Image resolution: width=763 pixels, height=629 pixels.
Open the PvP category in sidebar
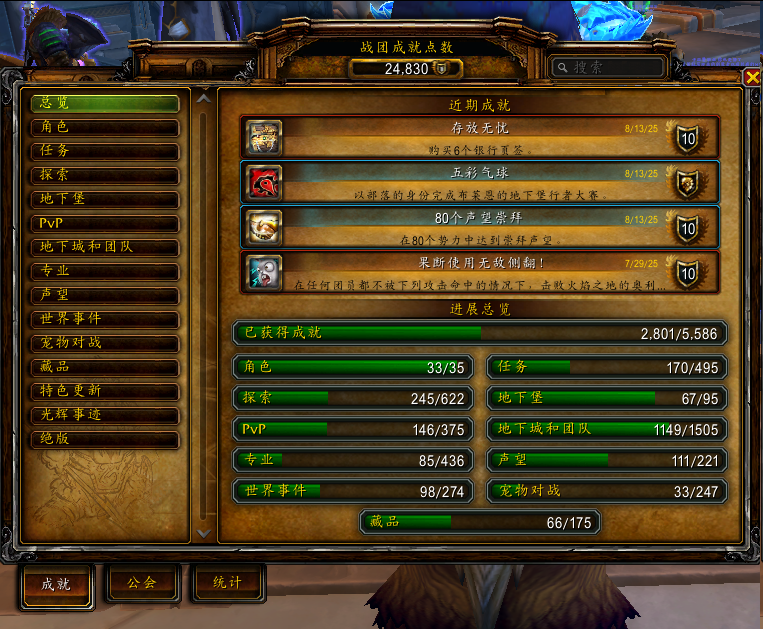[x=104, y=223]
